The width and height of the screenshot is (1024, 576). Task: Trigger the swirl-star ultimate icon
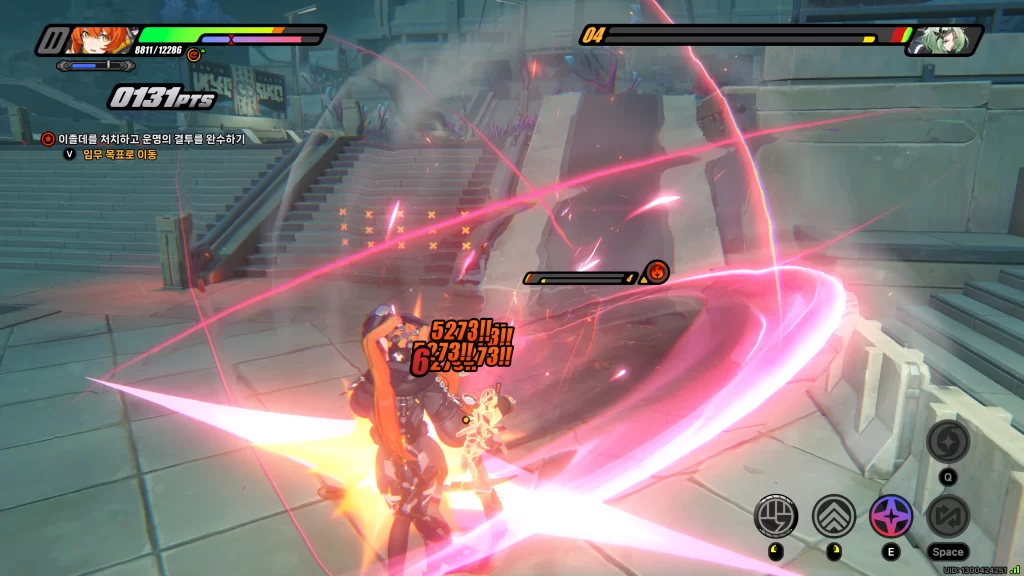947,441
